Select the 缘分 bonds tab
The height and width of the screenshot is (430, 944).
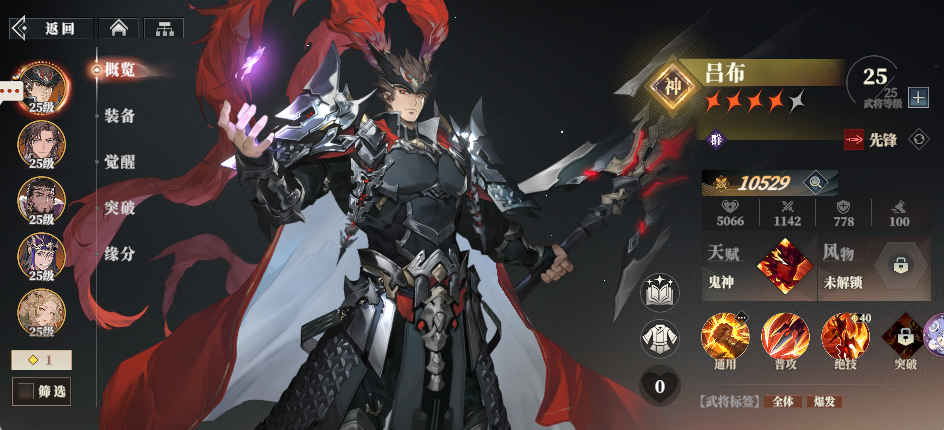(120, 254)
